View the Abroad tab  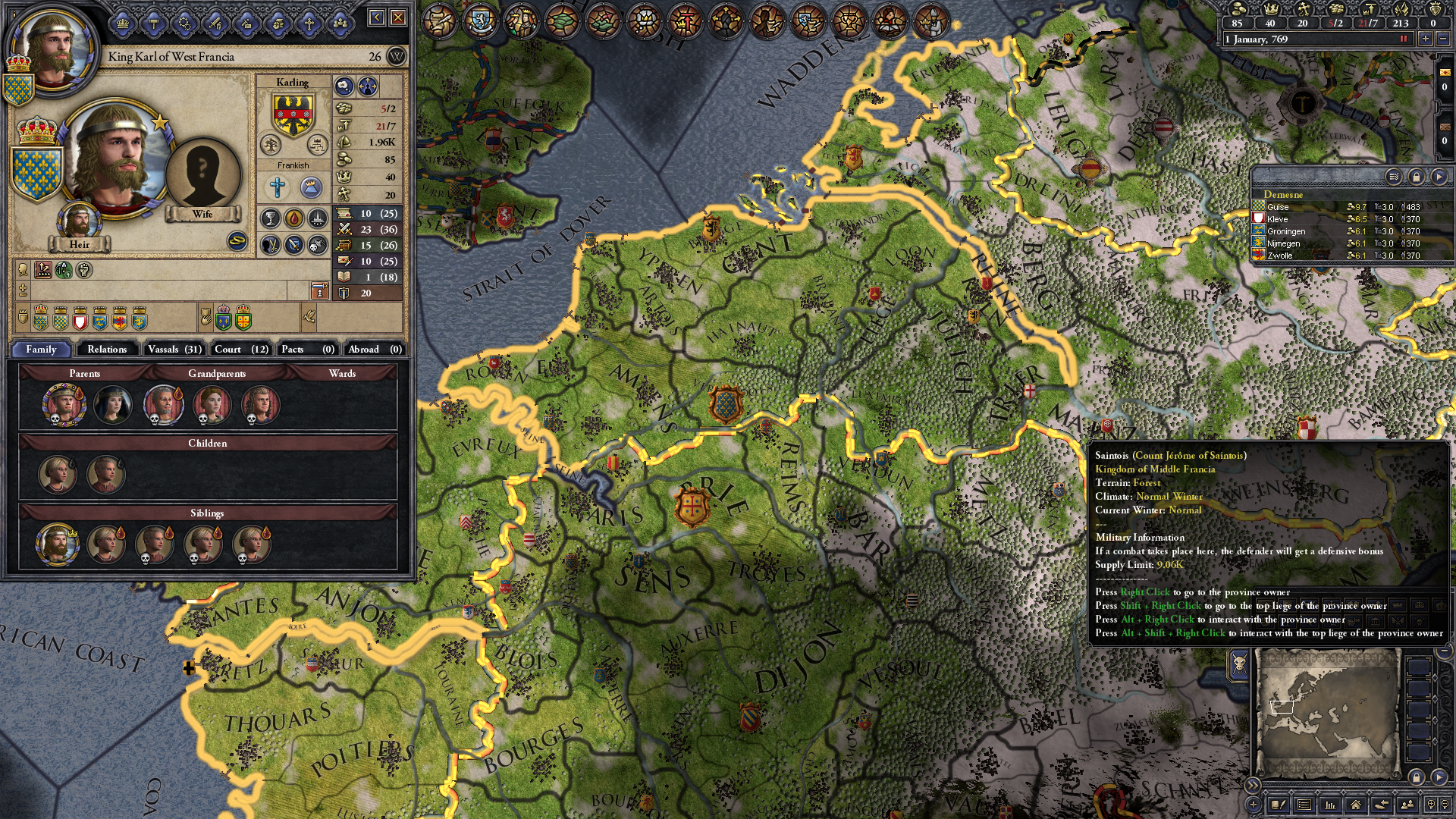[x=374, y=349]
